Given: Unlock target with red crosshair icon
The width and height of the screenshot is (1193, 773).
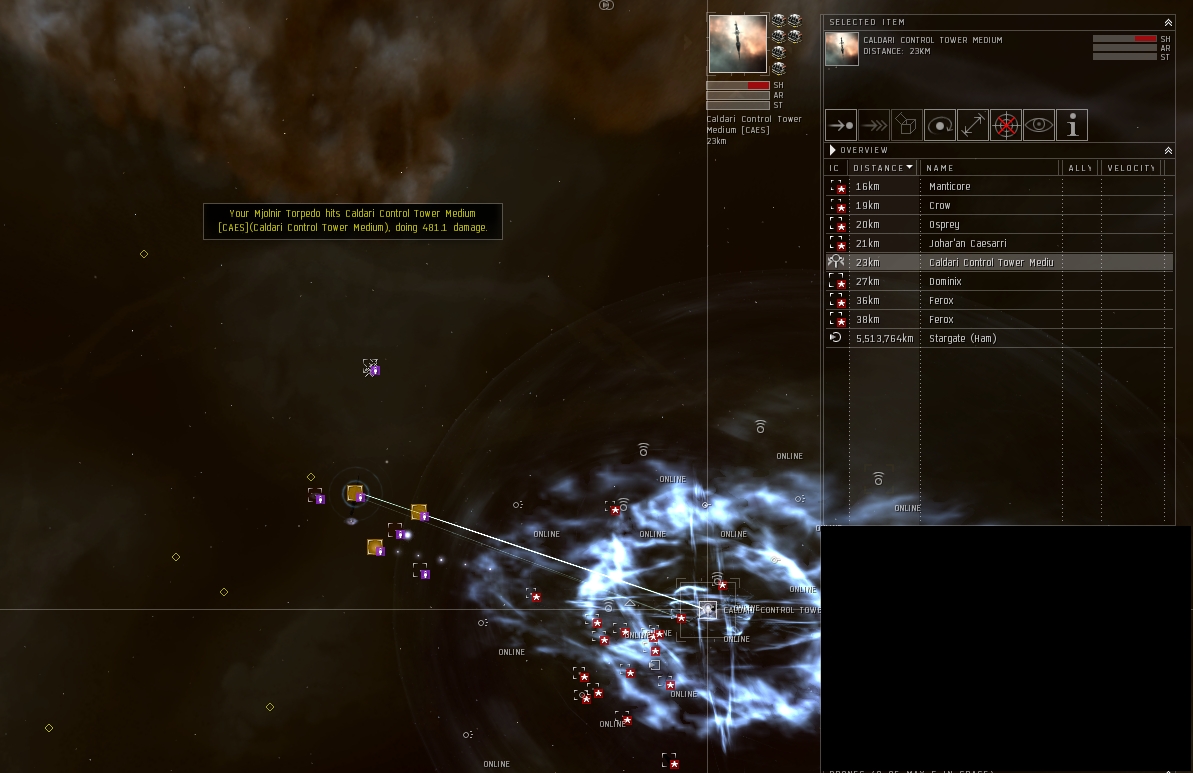Looking at the screenshot, I should [1006, 125].
